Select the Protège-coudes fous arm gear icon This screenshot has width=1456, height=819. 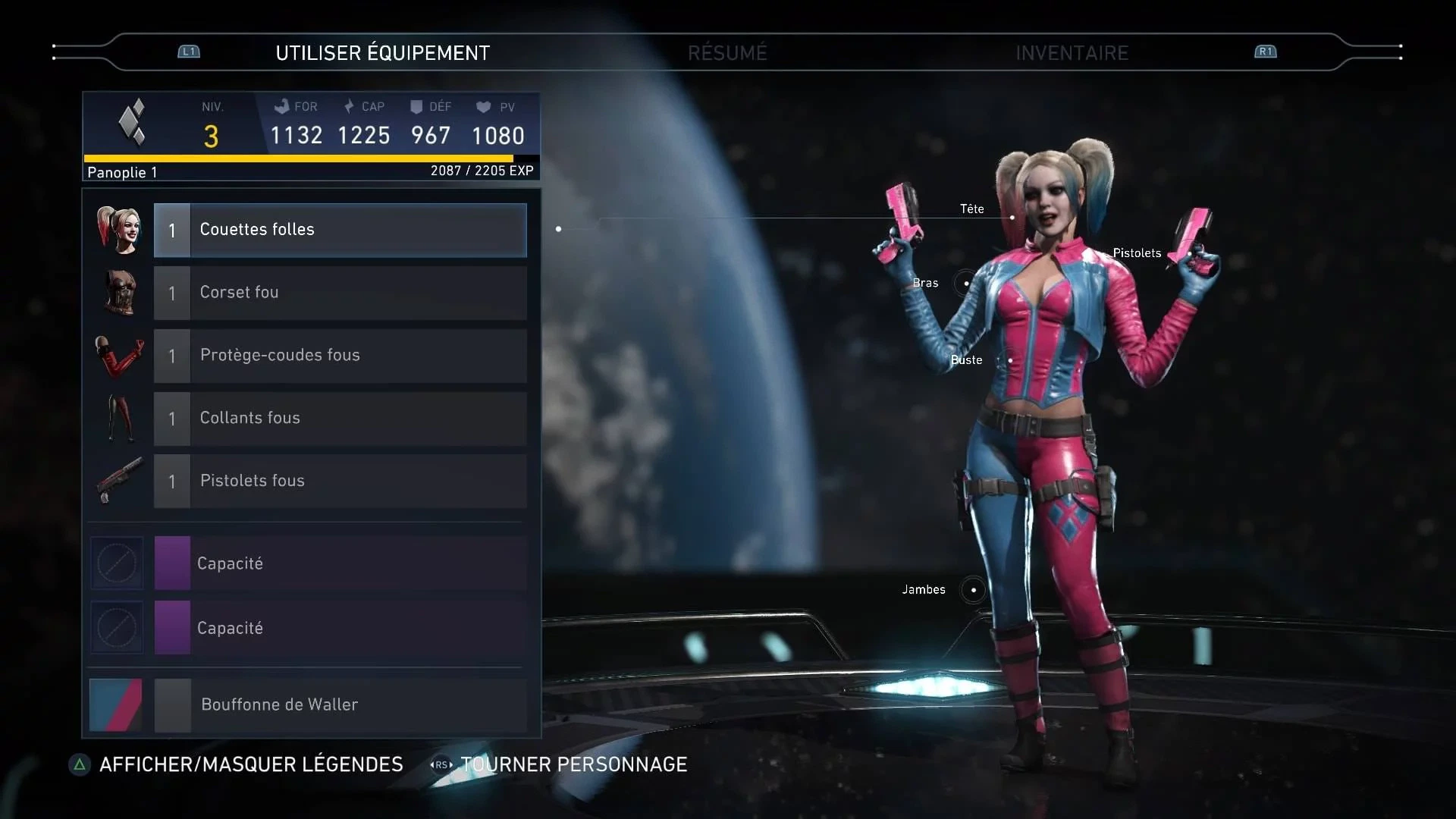pos(118,356)
